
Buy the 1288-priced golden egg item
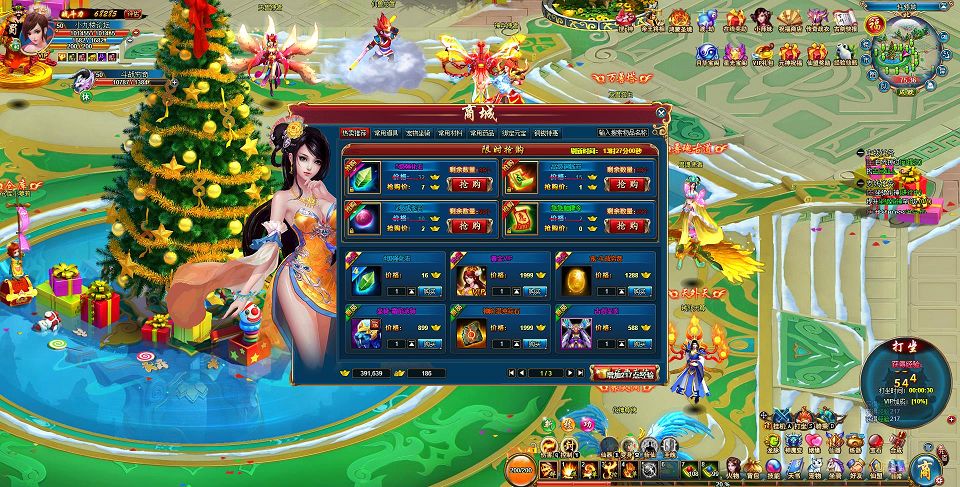(638, 291)
